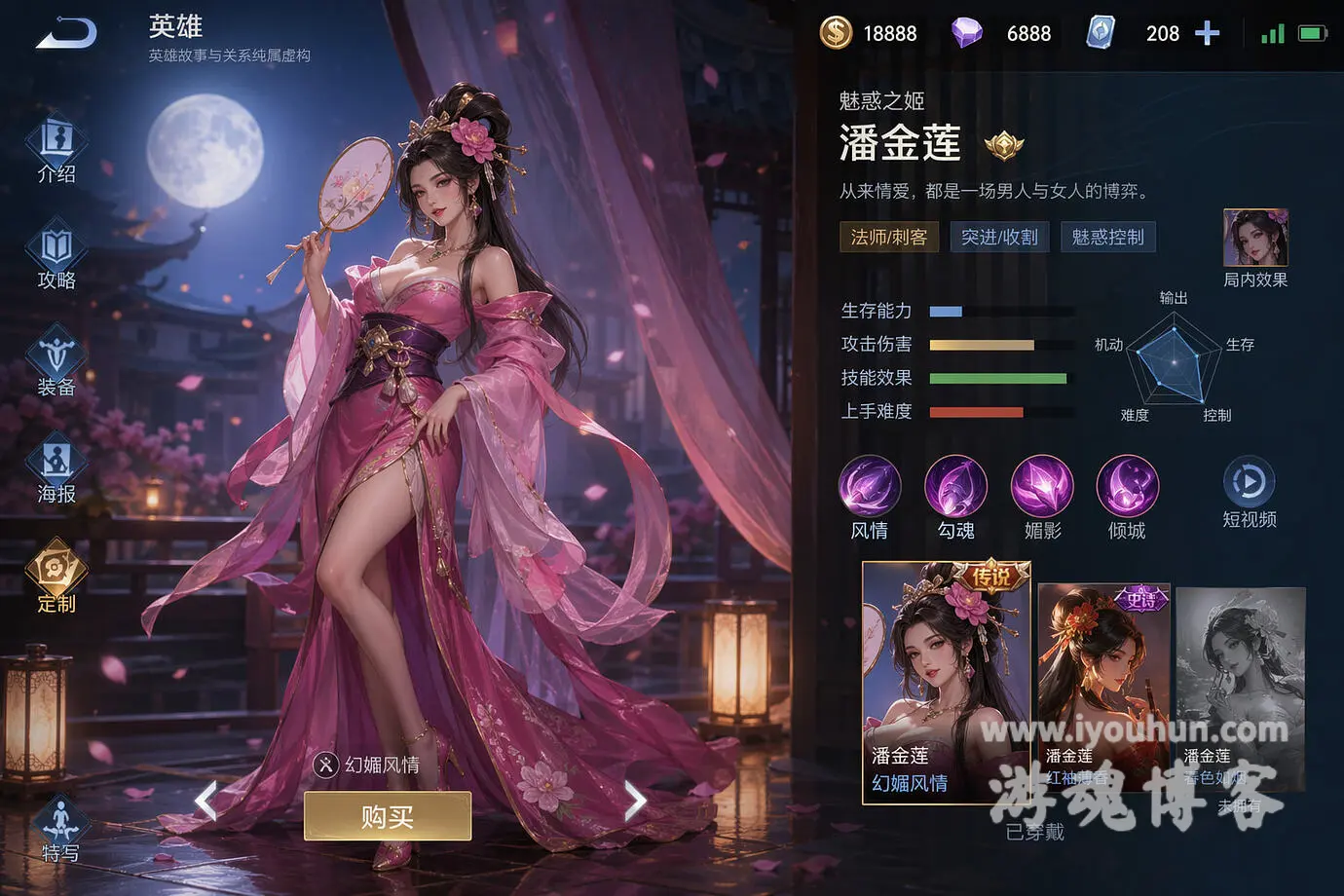Switch to the 攻略 strategy tab
This screenshot has height=896, width=1344.
click(x=56, y=257)
